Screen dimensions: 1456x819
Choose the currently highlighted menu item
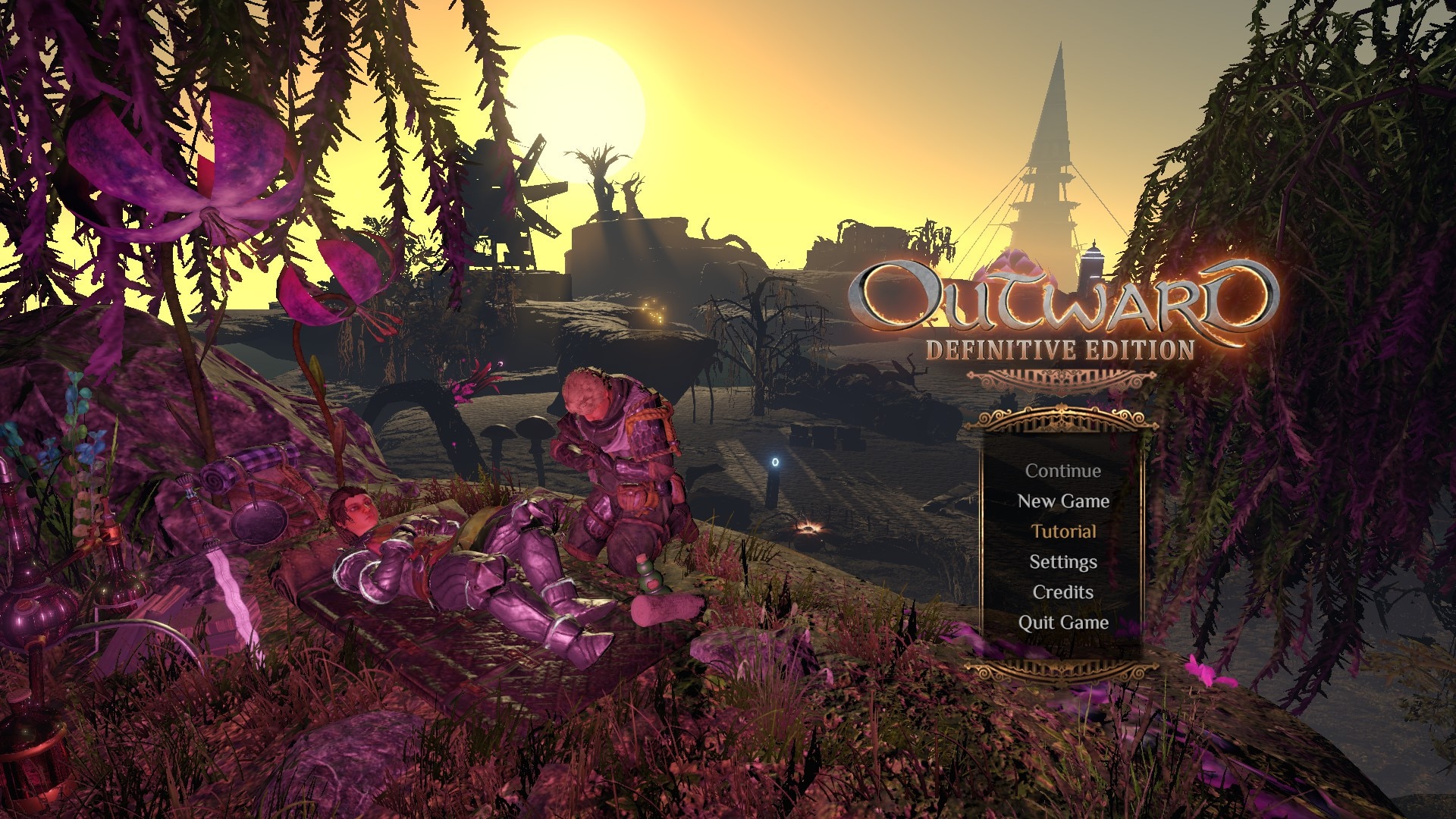point(1065,531)
